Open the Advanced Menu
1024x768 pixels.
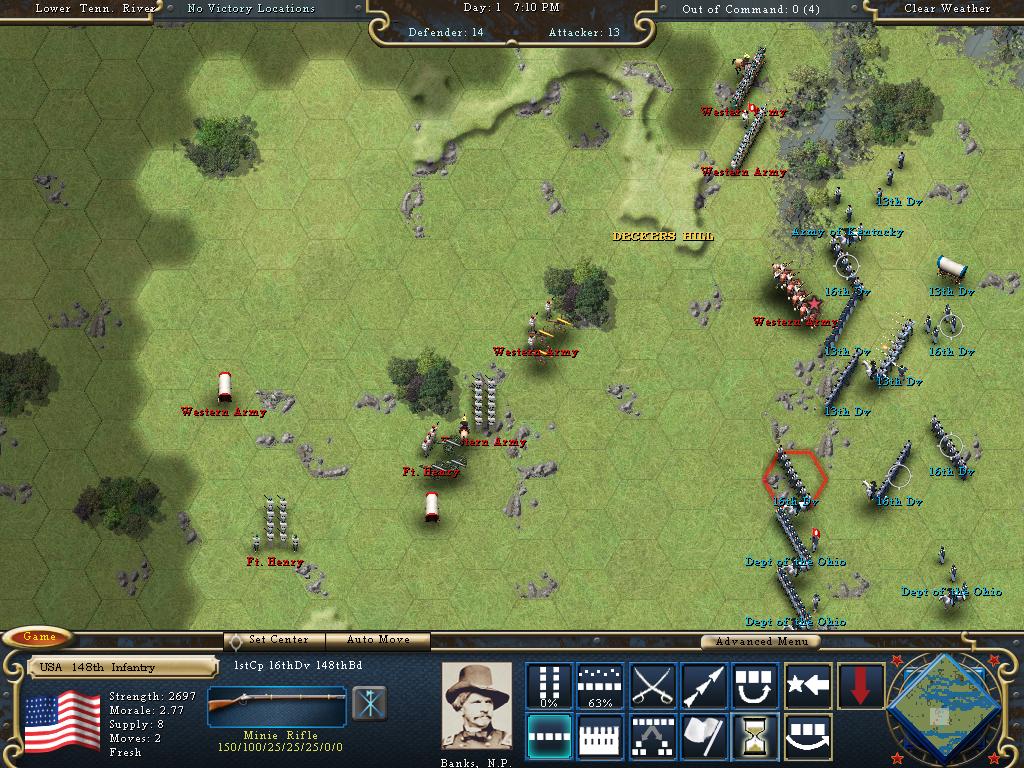click(760, 641)
